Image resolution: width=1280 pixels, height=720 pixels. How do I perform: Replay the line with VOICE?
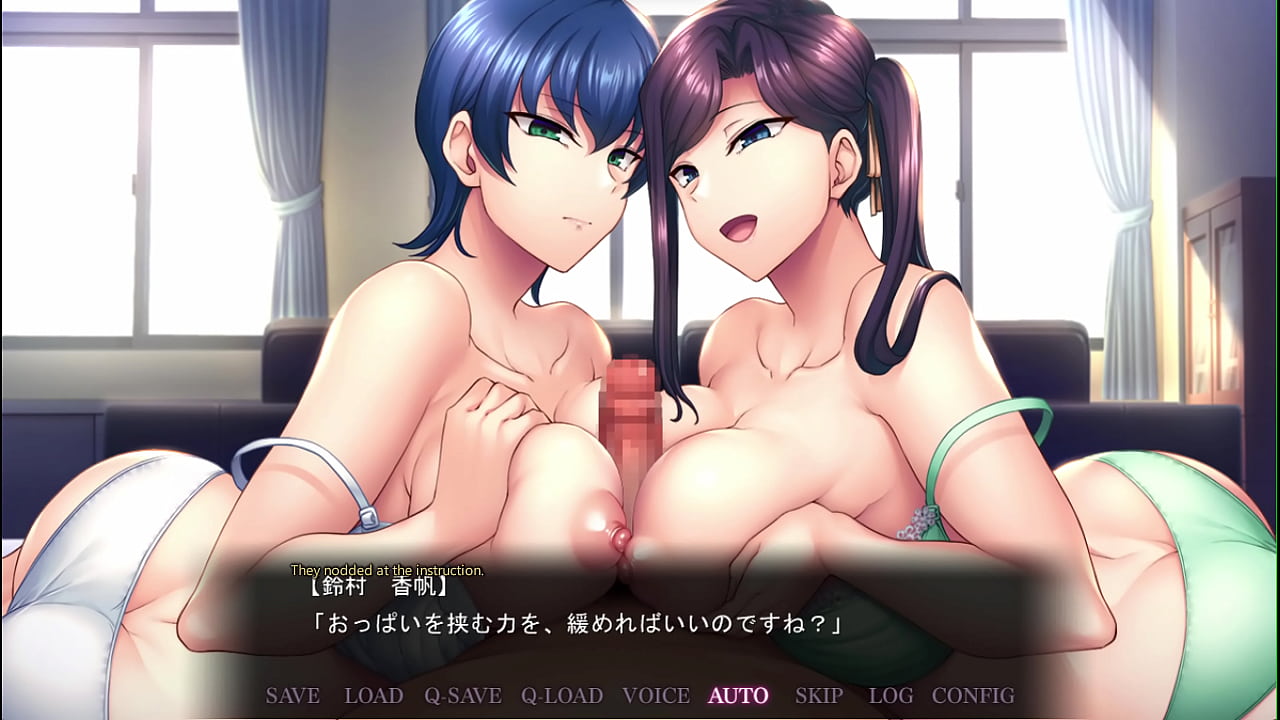[656, 696]
